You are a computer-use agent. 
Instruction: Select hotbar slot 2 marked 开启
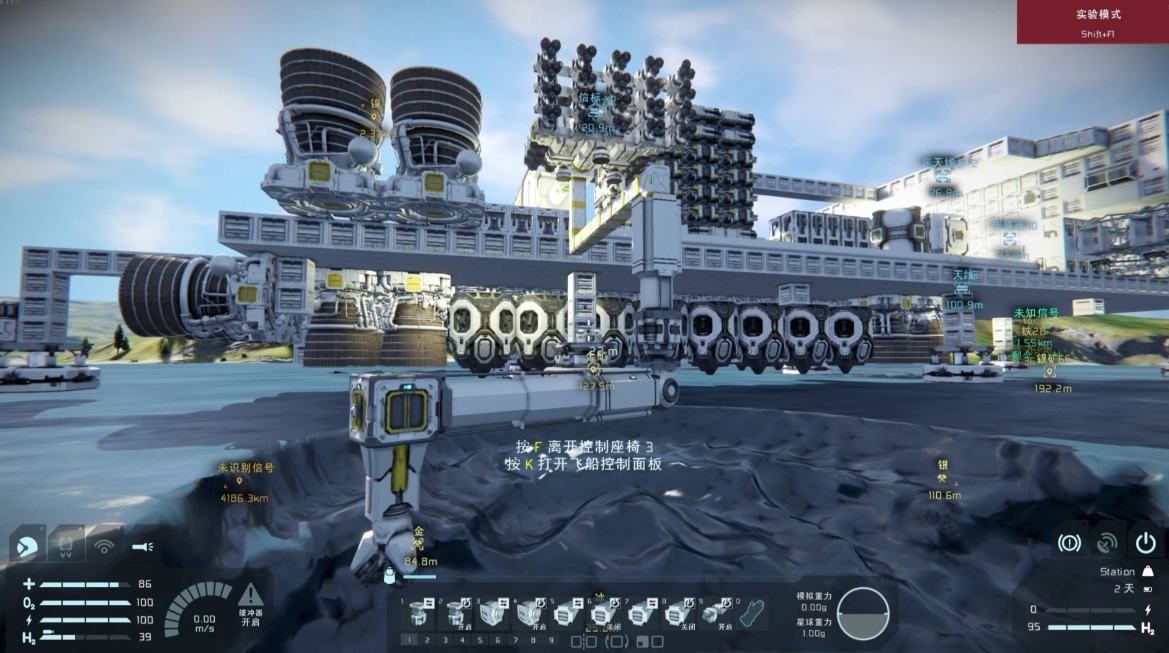(x=457, y=612)
